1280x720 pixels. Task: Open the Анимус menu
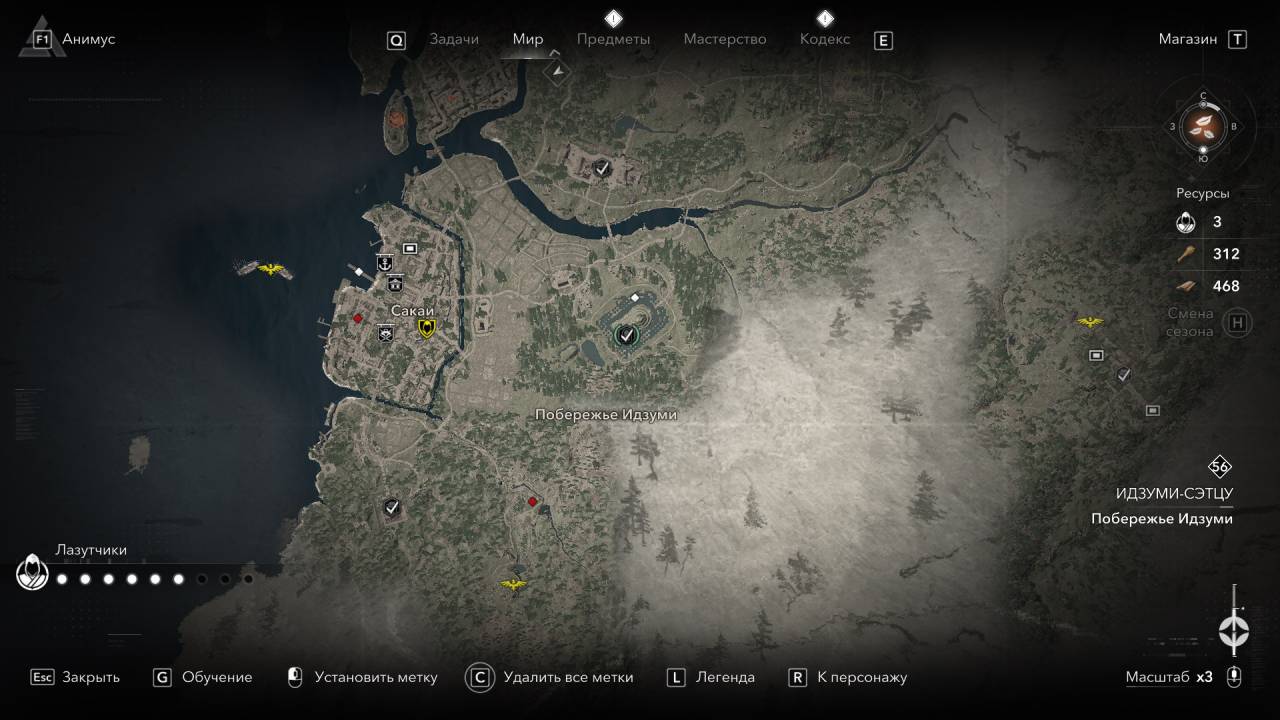88,39
